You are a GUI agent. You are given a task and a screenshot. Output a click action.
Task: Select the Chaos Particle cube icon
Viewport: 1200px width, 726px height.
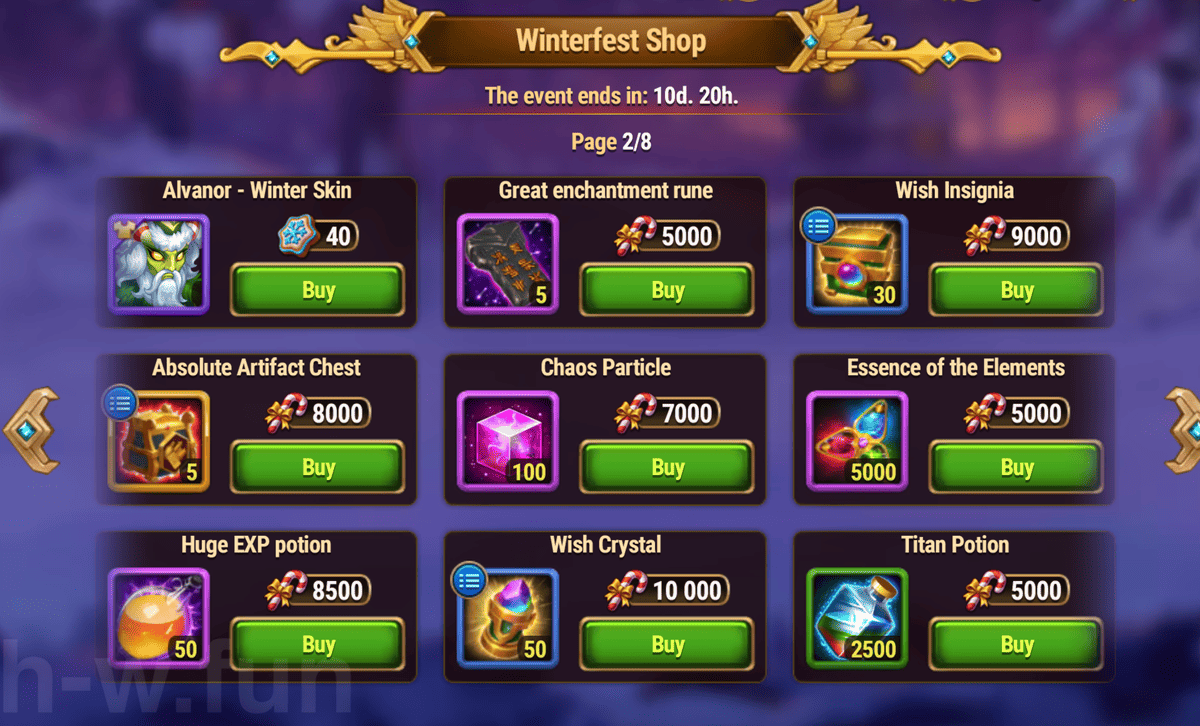[x=507, y=441]
